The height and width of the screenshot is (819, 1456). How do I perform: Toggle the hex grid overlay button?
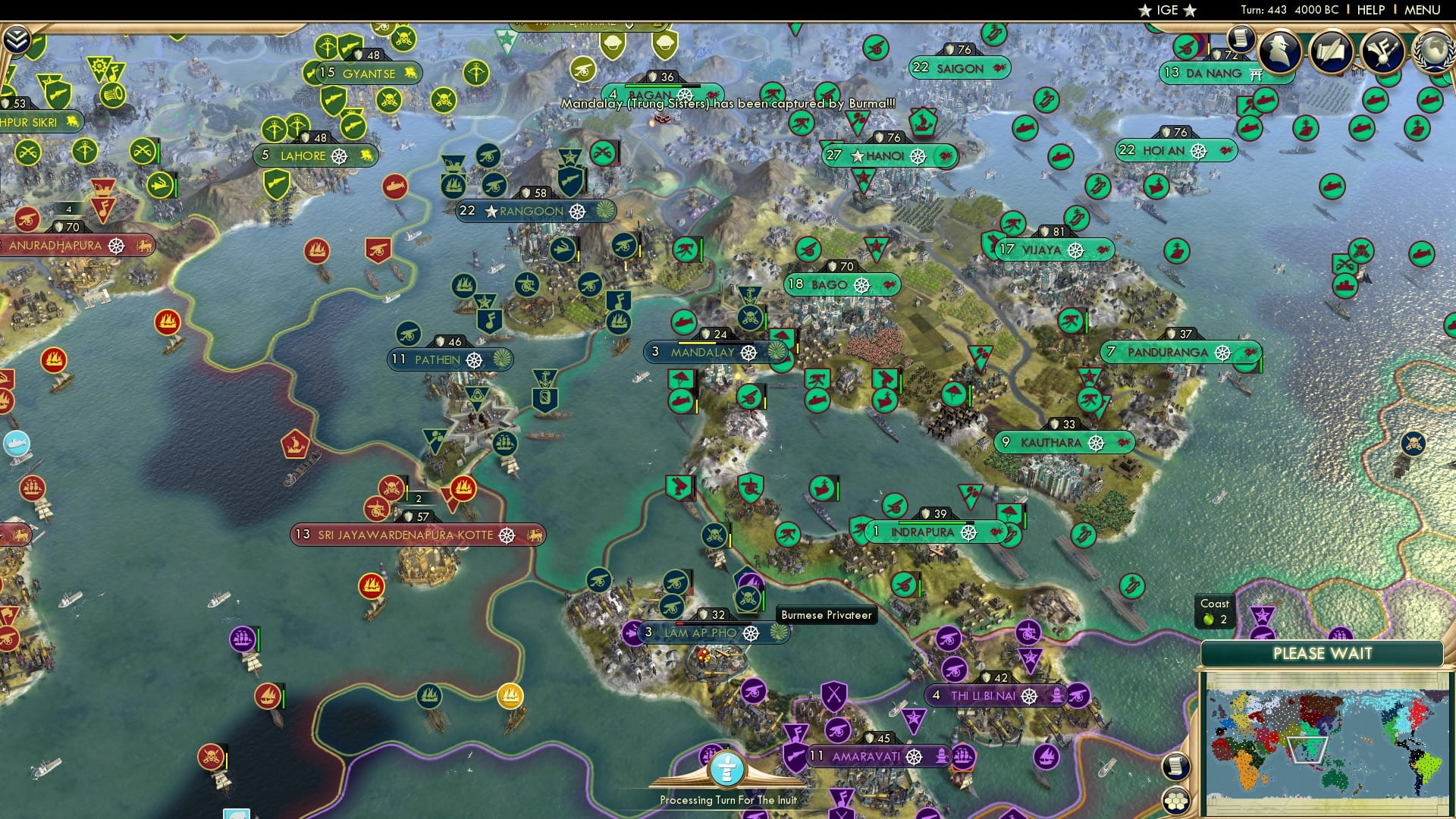tap(1175, 802)
